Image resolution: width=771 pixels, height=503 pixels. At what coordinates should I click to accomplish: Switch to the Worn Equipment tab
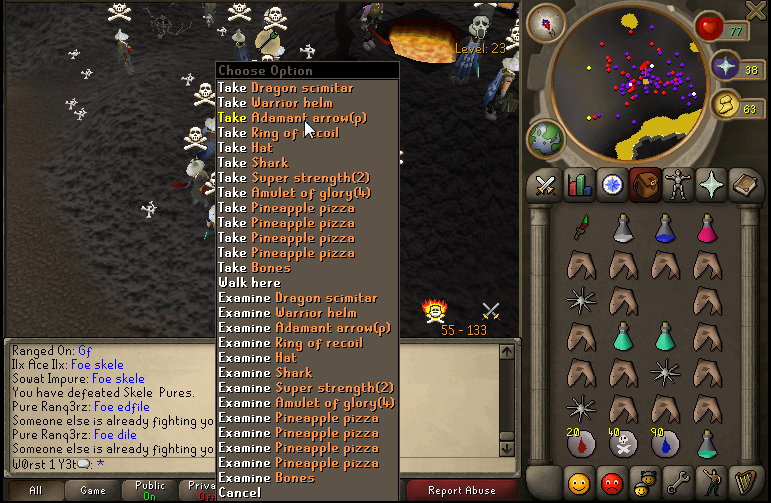[677, 185]
